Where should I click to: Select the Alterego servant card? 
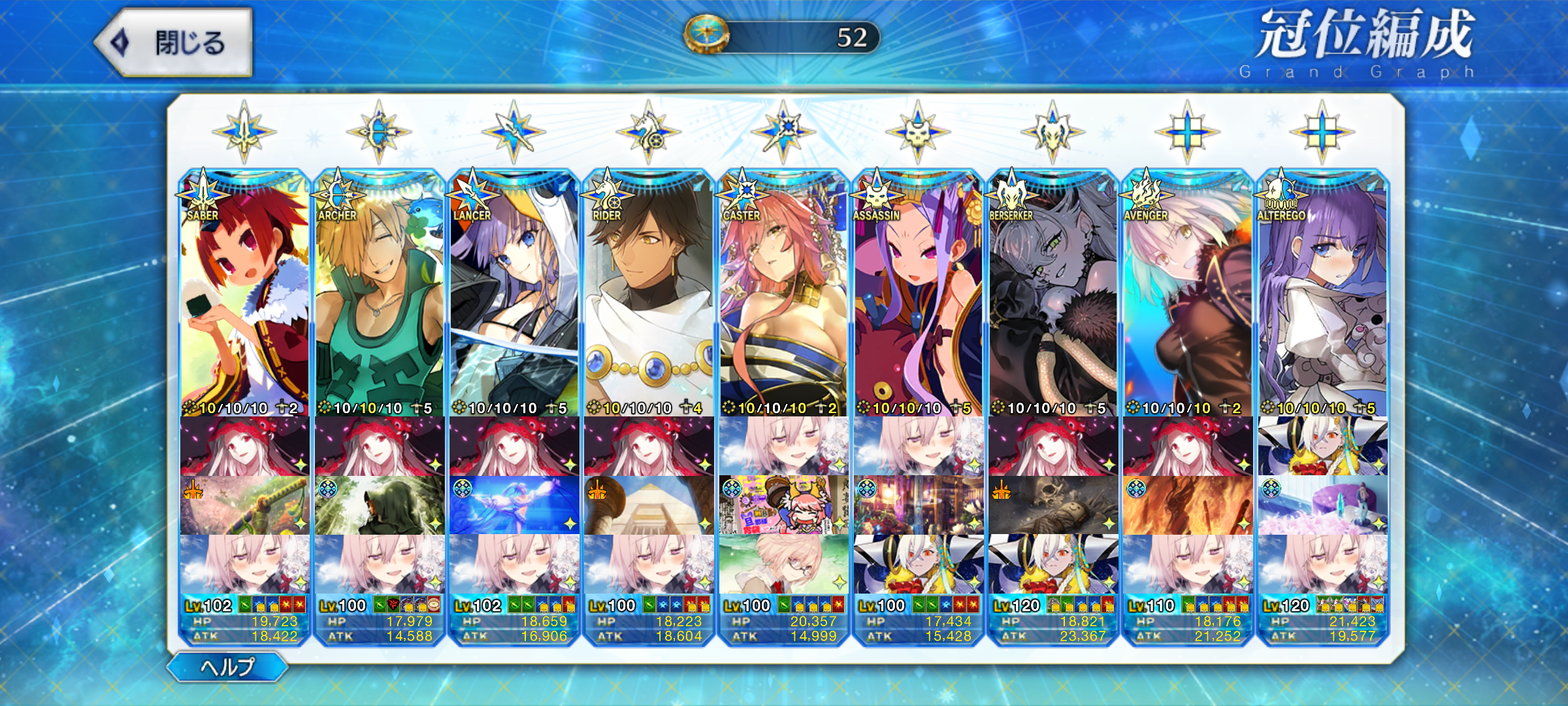click(x=1322, y=294)
